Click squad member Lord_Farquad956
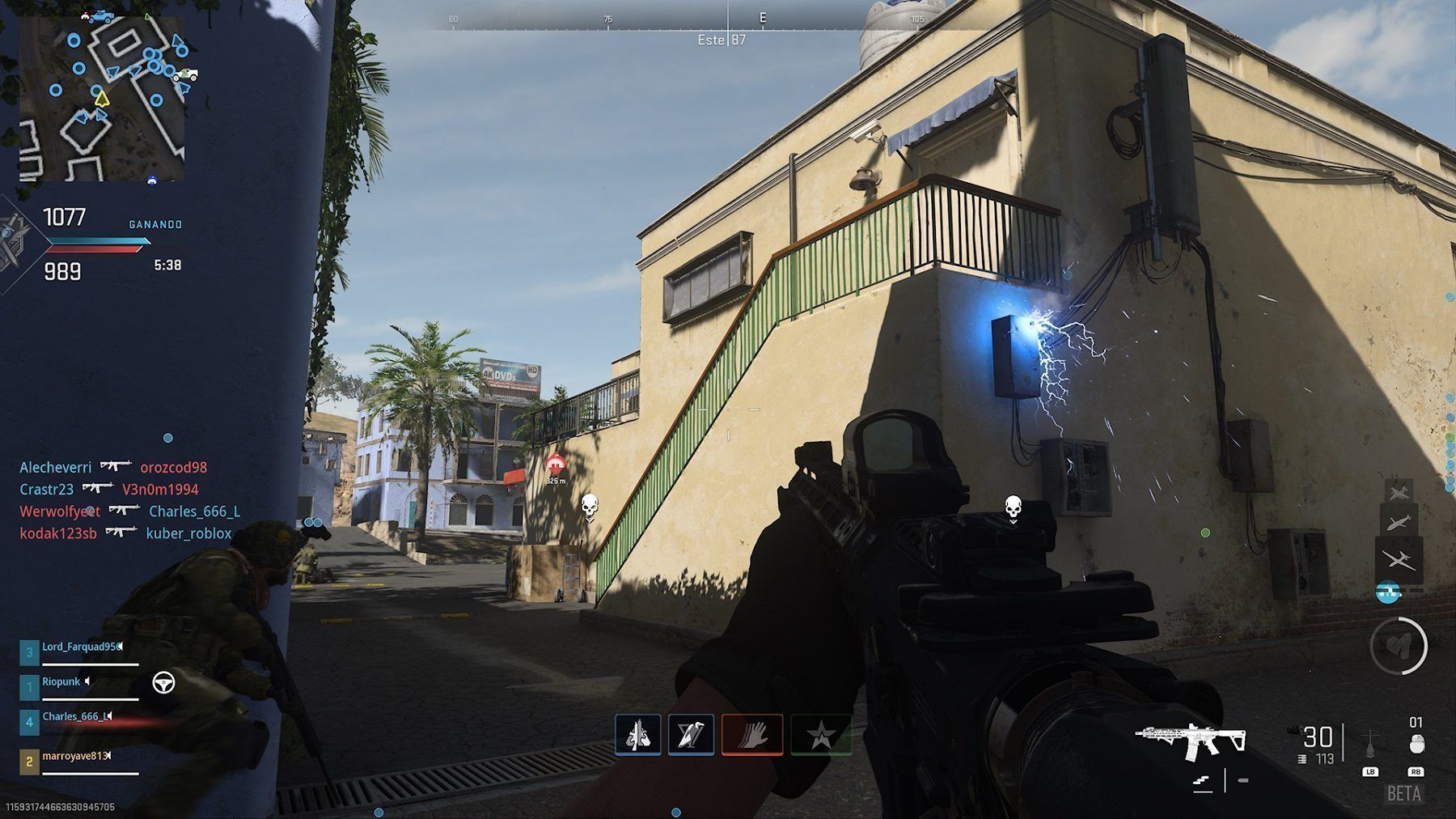The image size is (1456, 819). pos(81,647)
